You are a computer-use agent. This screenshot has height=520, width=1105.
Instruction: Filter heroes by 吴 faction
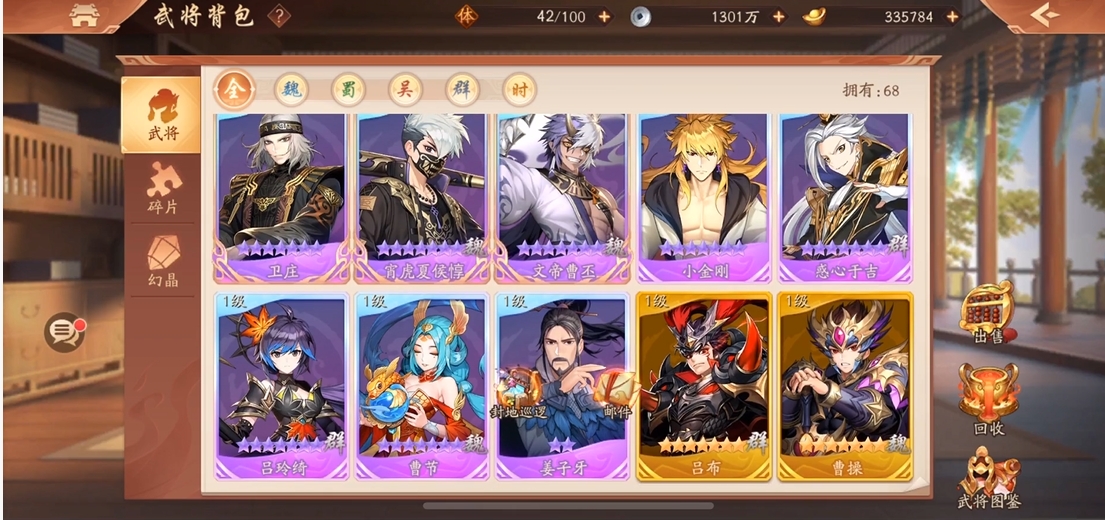coord(405,90)
